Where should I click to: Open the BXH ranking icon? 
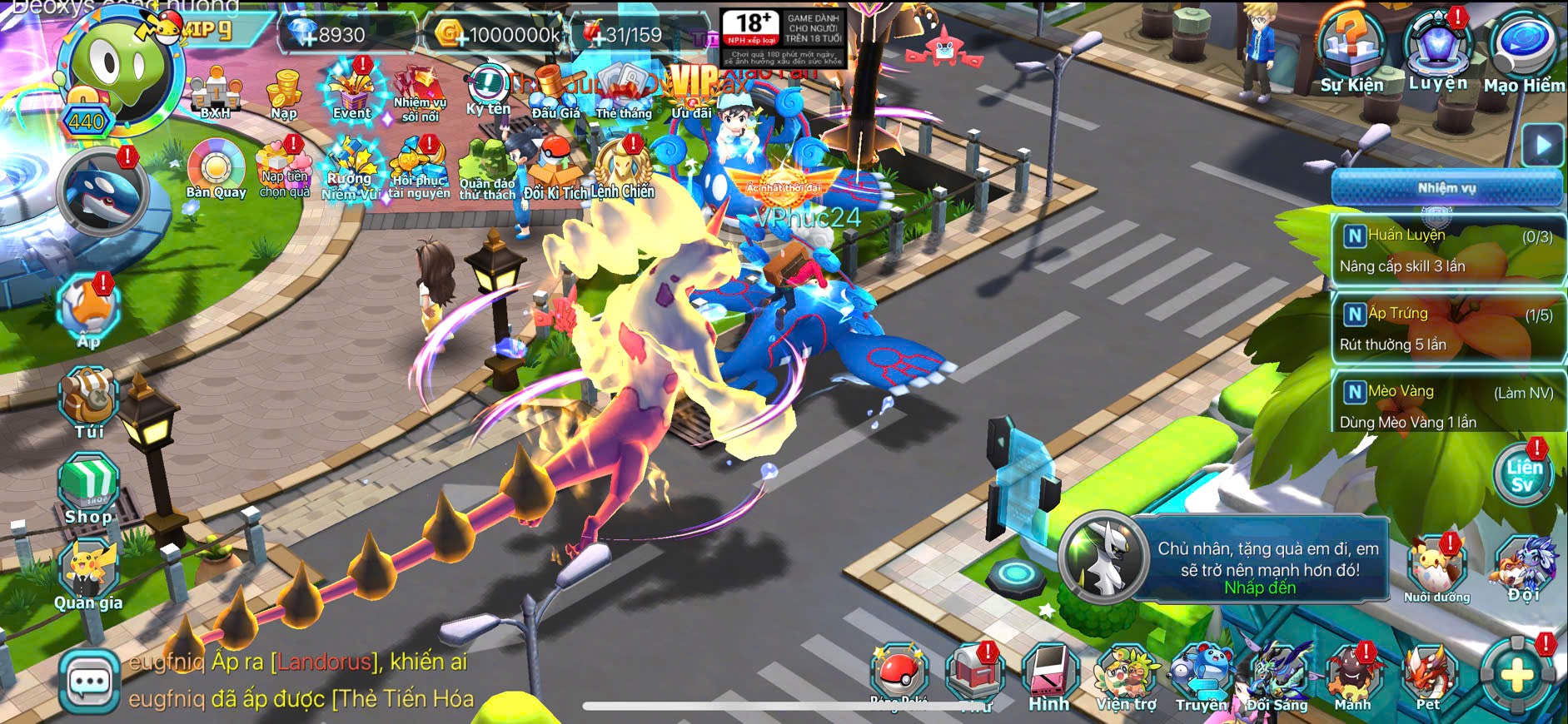(215, 93)
